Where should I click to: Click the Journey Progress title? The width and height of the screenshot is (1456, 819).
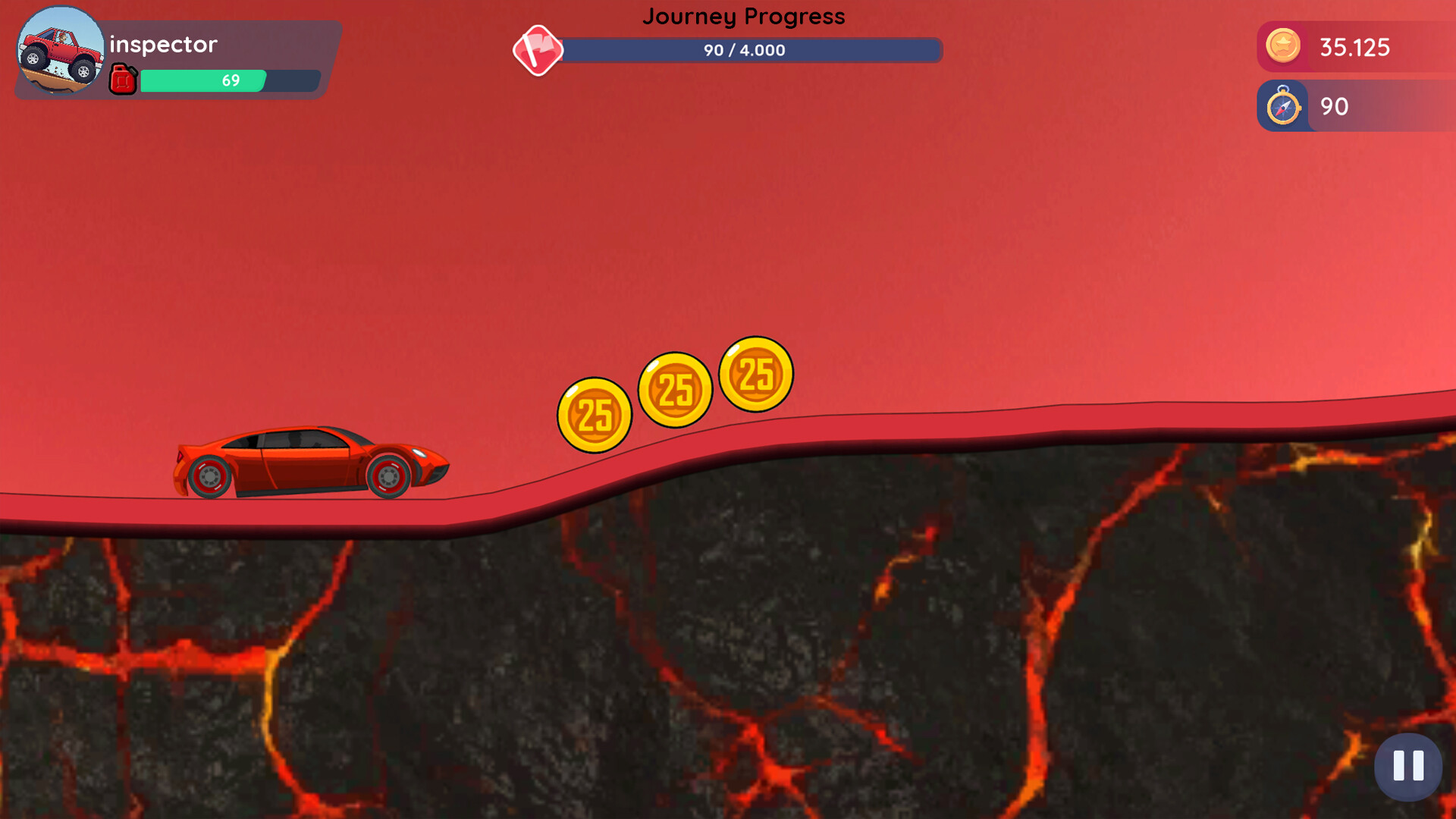744,16
